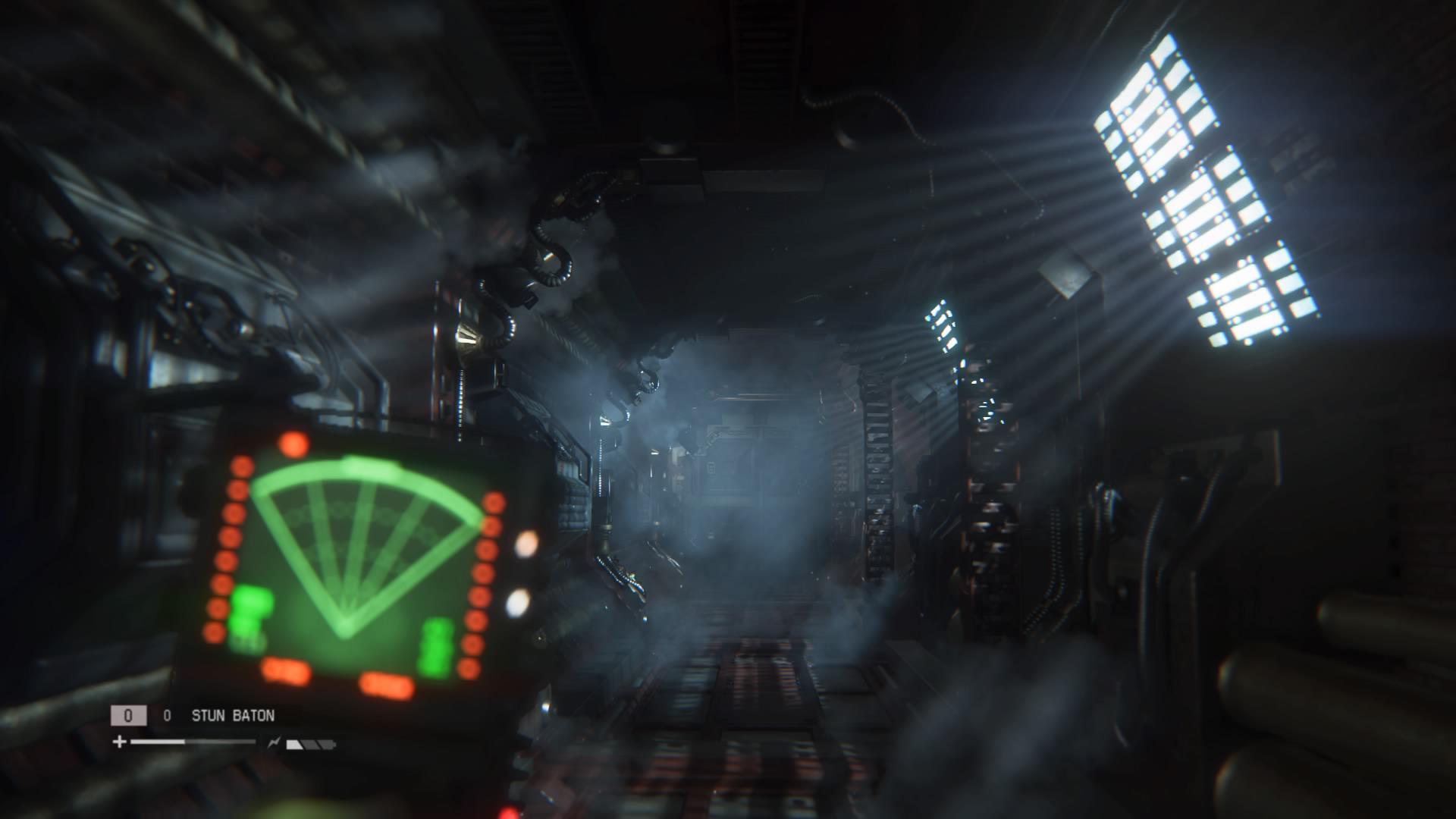
Task: Toggle the bottom-right orange indicator light
Action: pyautogui.click(x=469, y=667)
